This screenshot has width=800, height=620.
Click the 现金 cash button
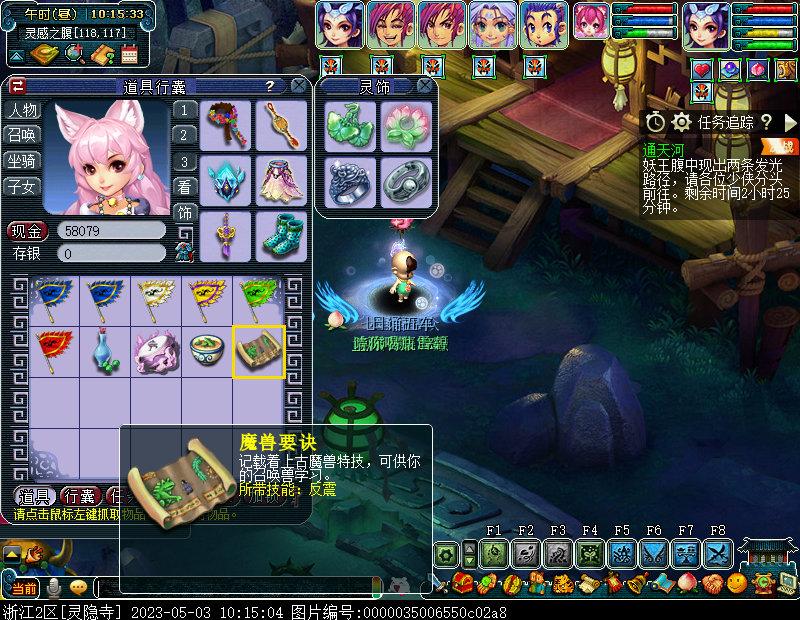(27, 231)
